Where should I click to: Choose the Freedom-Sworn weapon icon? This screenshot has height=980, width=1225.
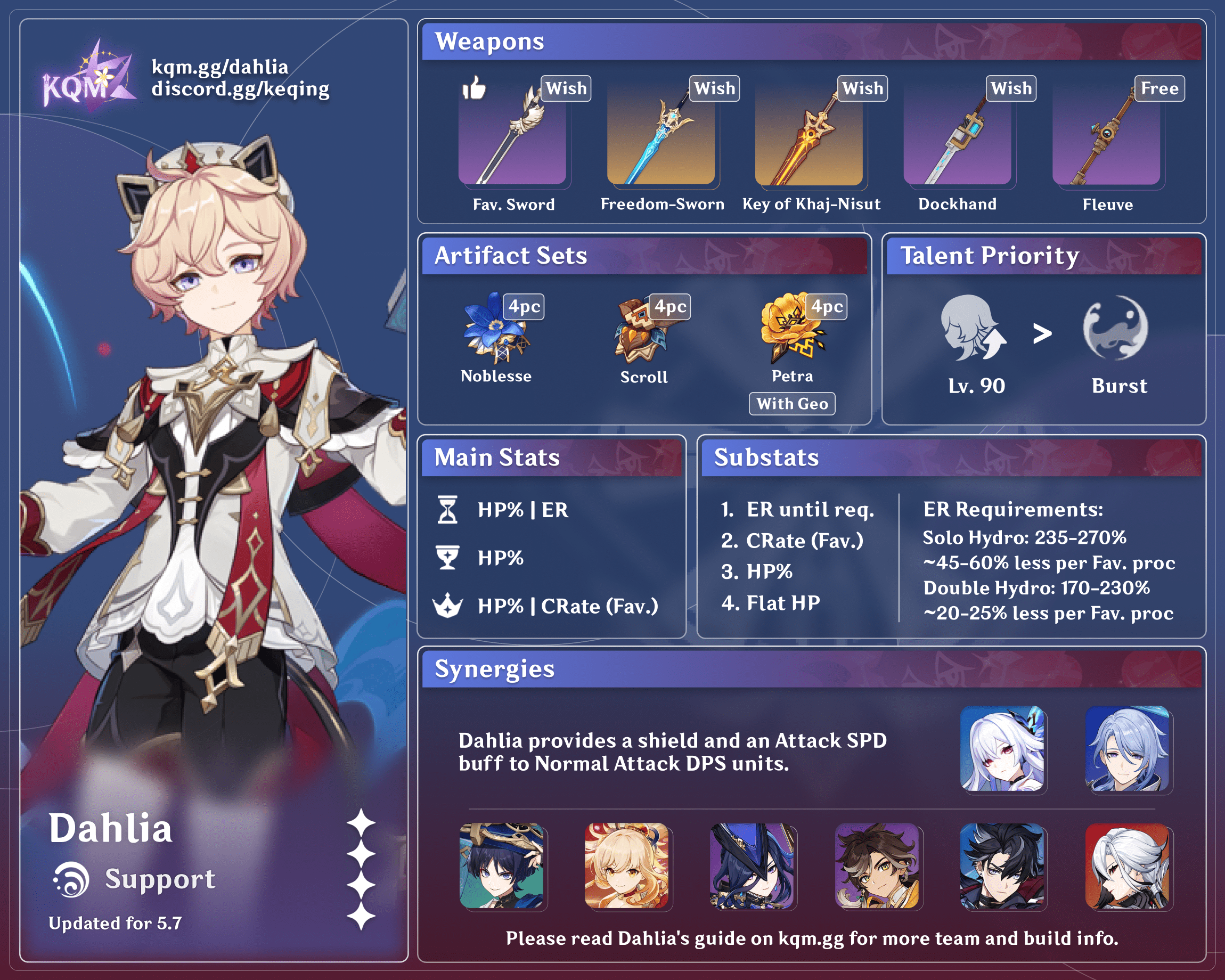coord(661,136)
